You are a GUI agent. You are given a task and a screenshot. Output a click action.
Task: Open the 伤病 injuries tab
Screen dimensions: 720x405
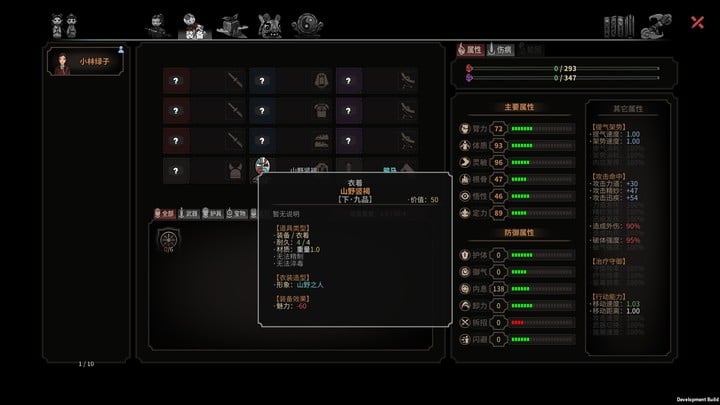[x=500, y=49]
